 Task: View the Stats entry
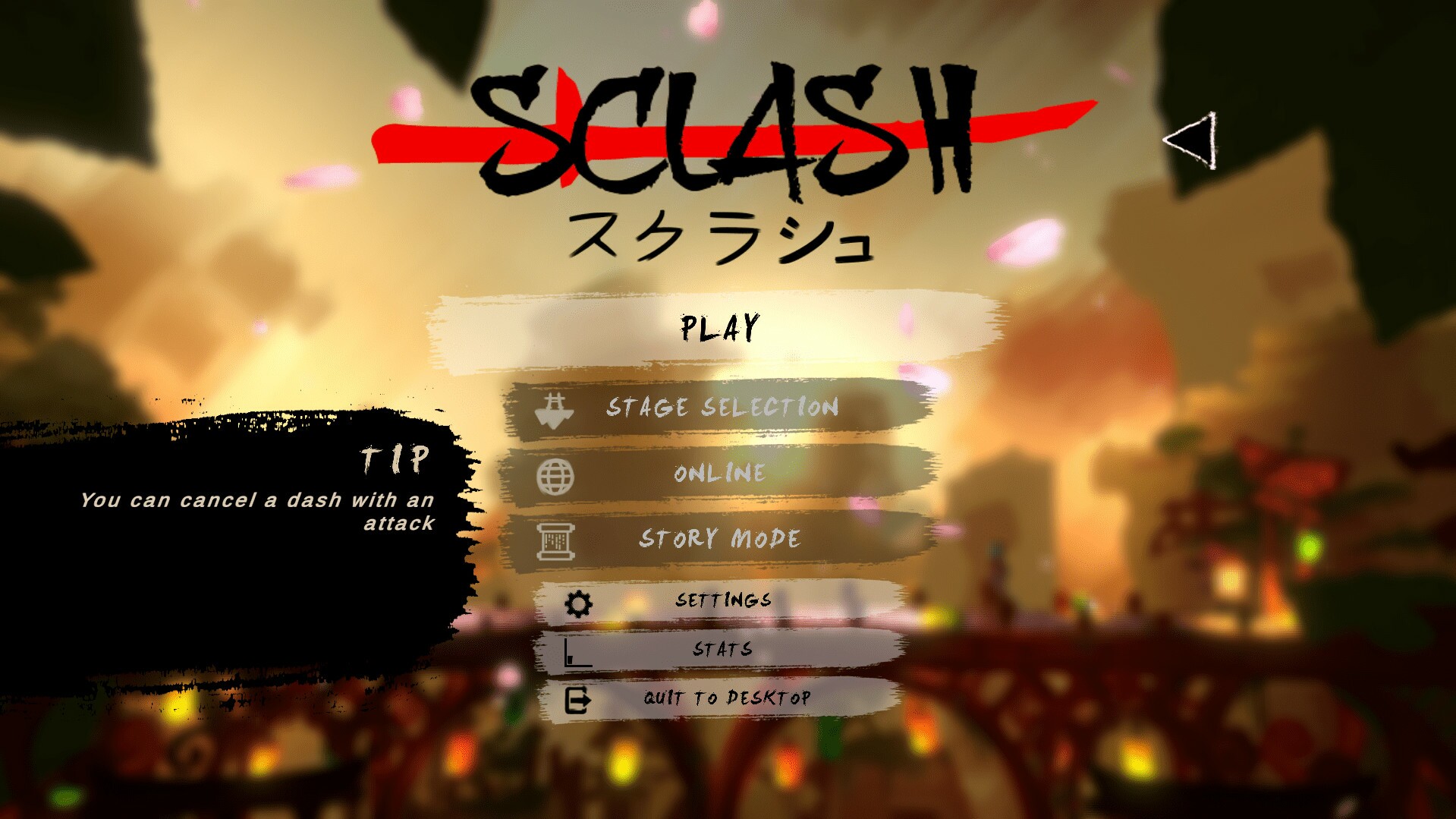(721, 649)
